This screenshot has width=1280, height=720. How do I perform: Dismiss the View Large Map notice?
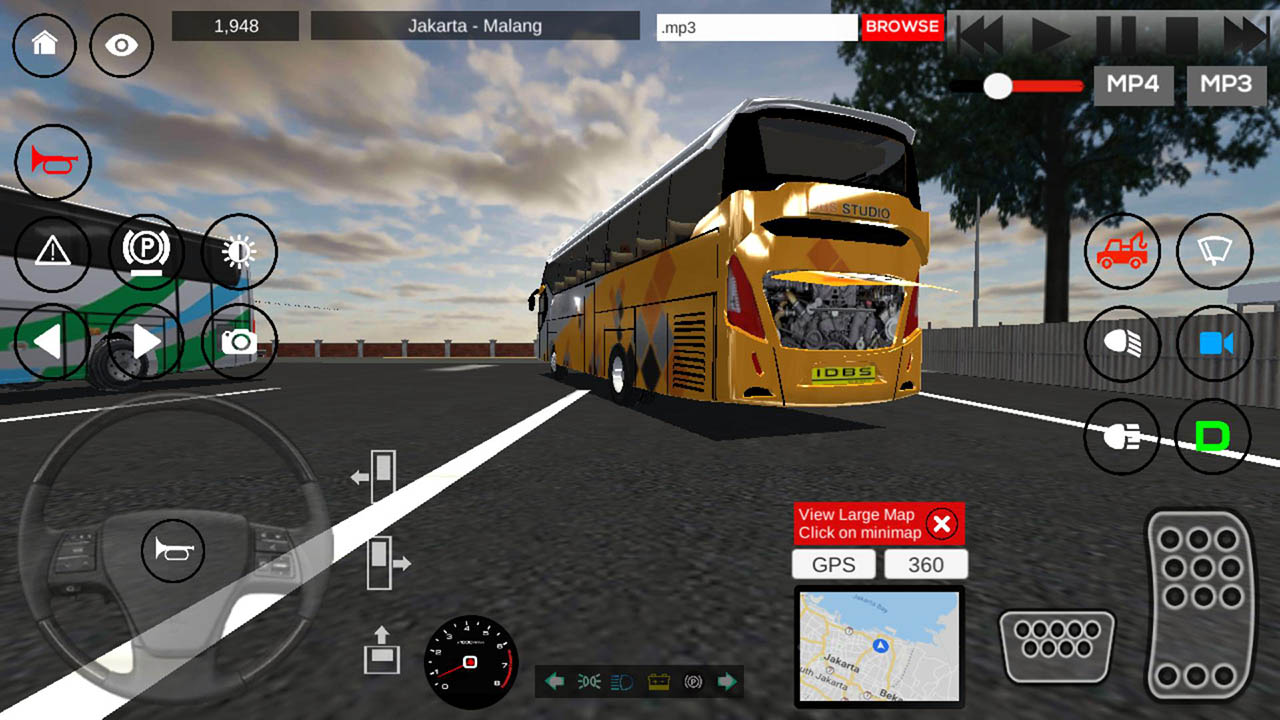tap(941, 523)
